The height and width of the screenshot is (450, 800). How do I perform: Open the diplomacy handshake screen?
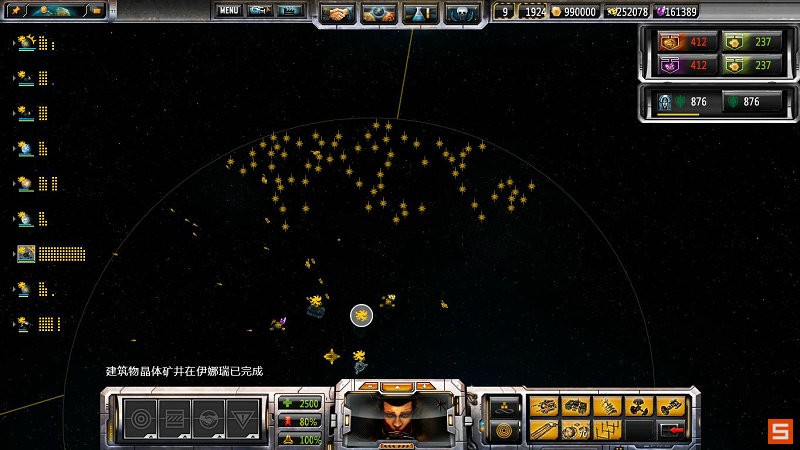[339, 13]
